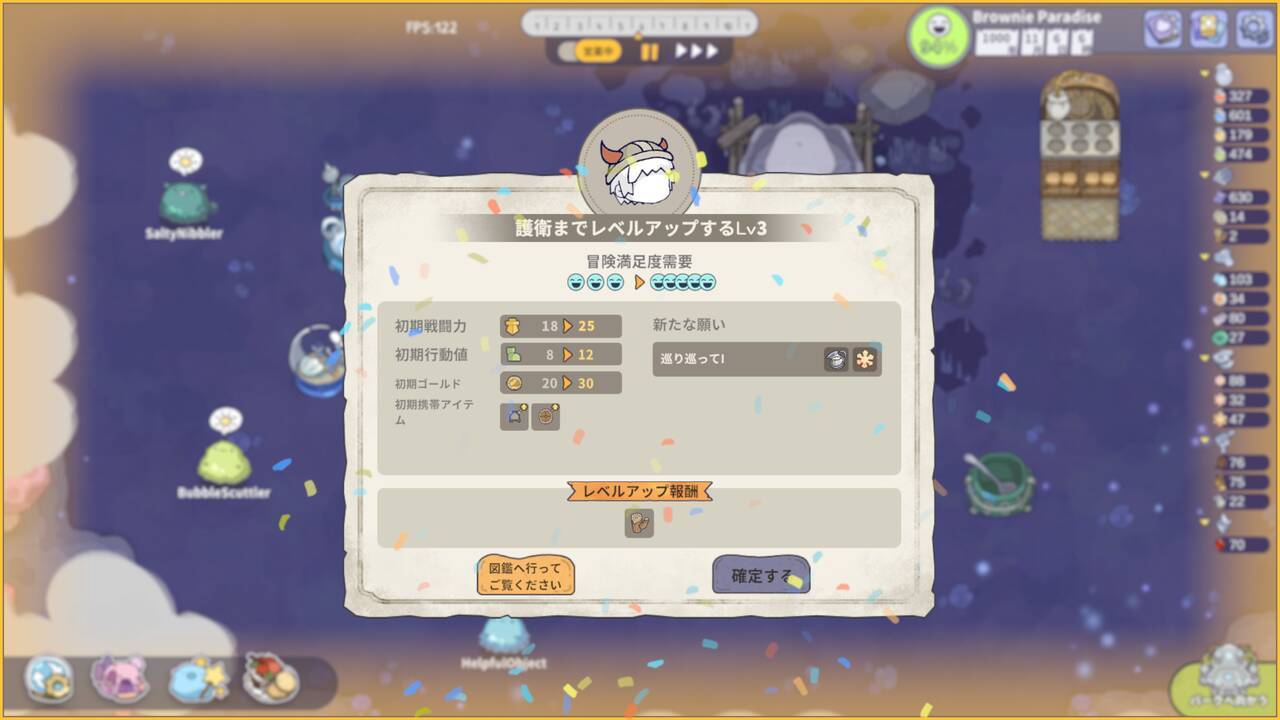Select the purple video/album icon near Brownie Paradise

click(x=1162, y=28)
